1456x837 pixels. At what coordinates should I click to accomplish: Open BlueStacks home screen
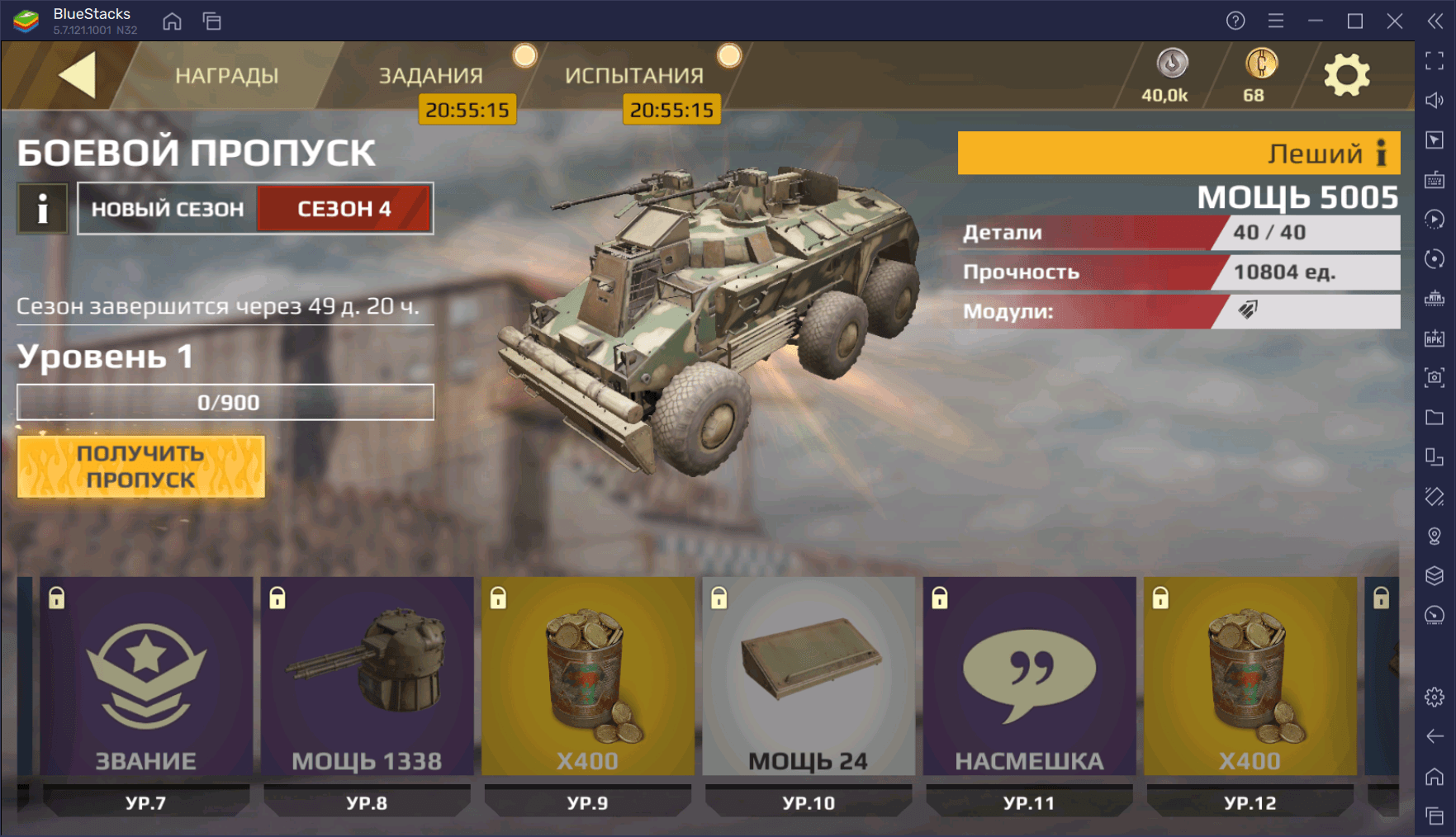pos(172,21)
